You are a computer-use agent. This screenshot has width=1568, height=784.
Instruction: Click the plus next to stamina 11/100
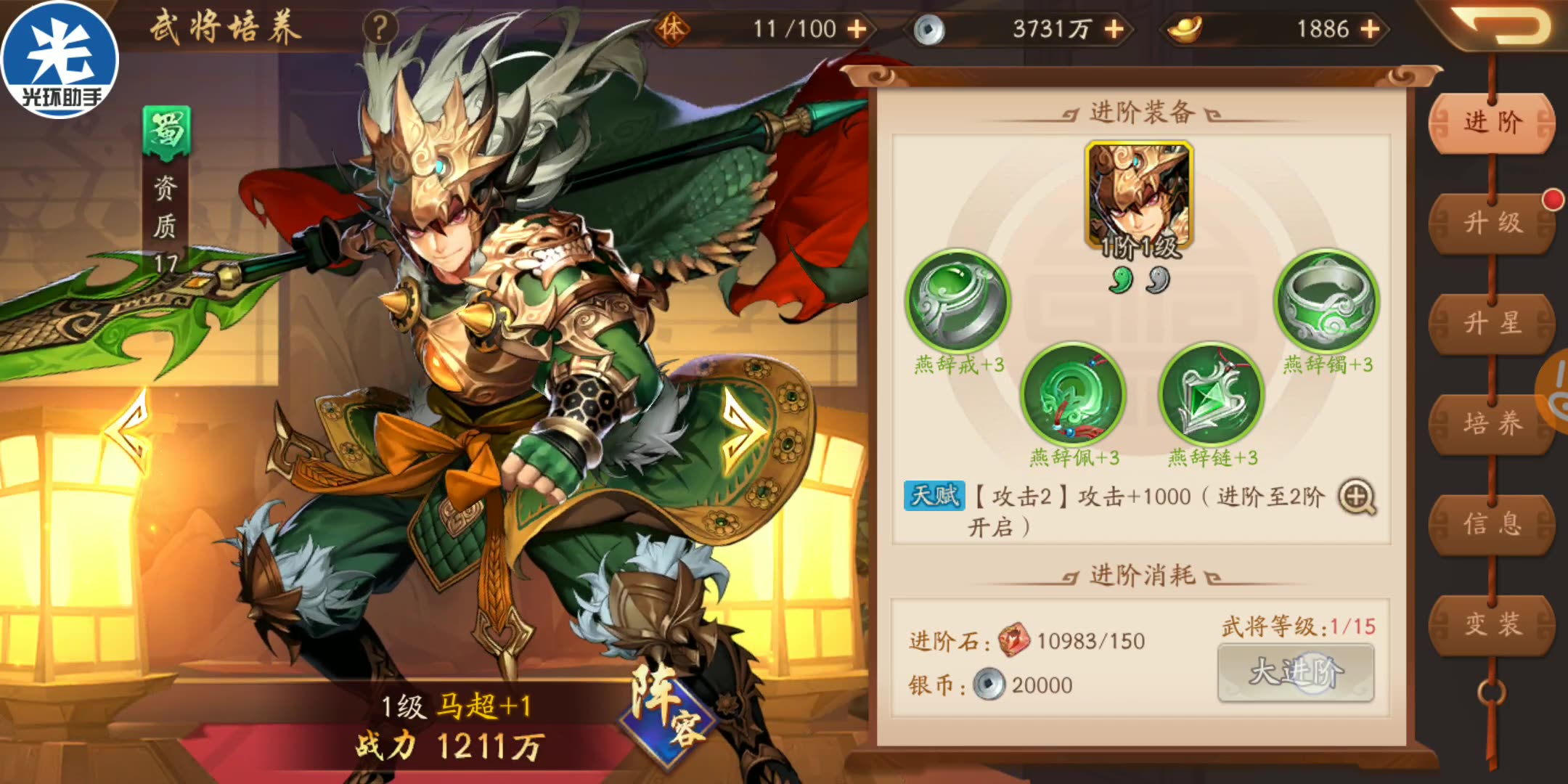tap(859, 30)
